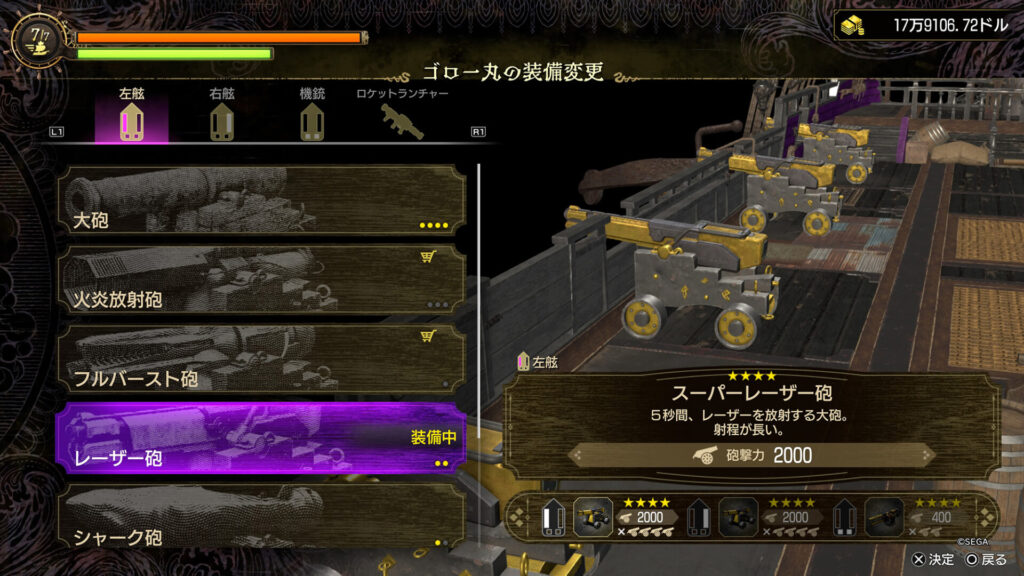
Task: Switch to the ロケットランチャー tab
Action: pyautogui.click(x=402, y=120)
